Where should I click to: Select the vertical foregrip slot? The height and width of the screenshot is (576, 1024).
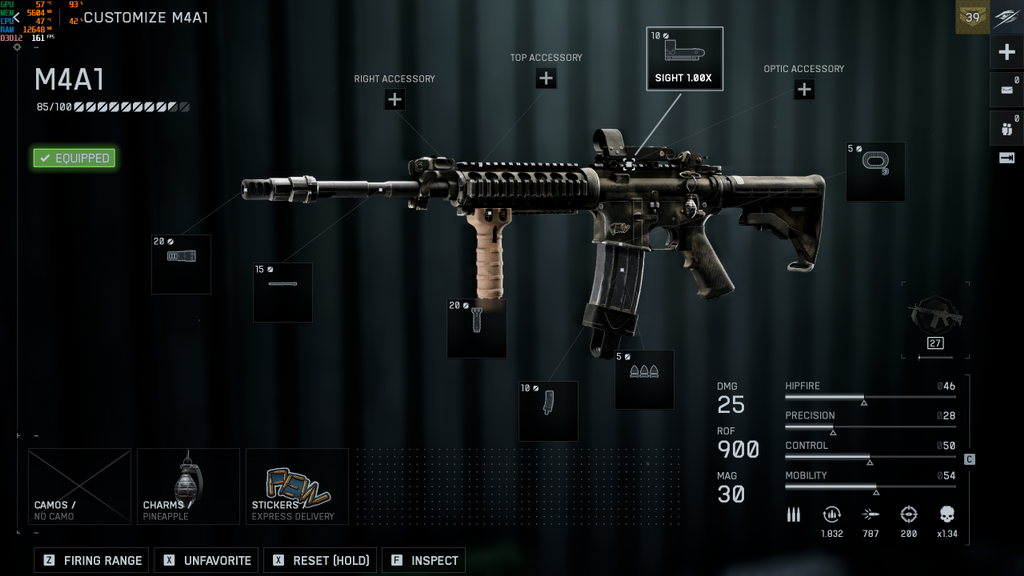coord(476,327)
